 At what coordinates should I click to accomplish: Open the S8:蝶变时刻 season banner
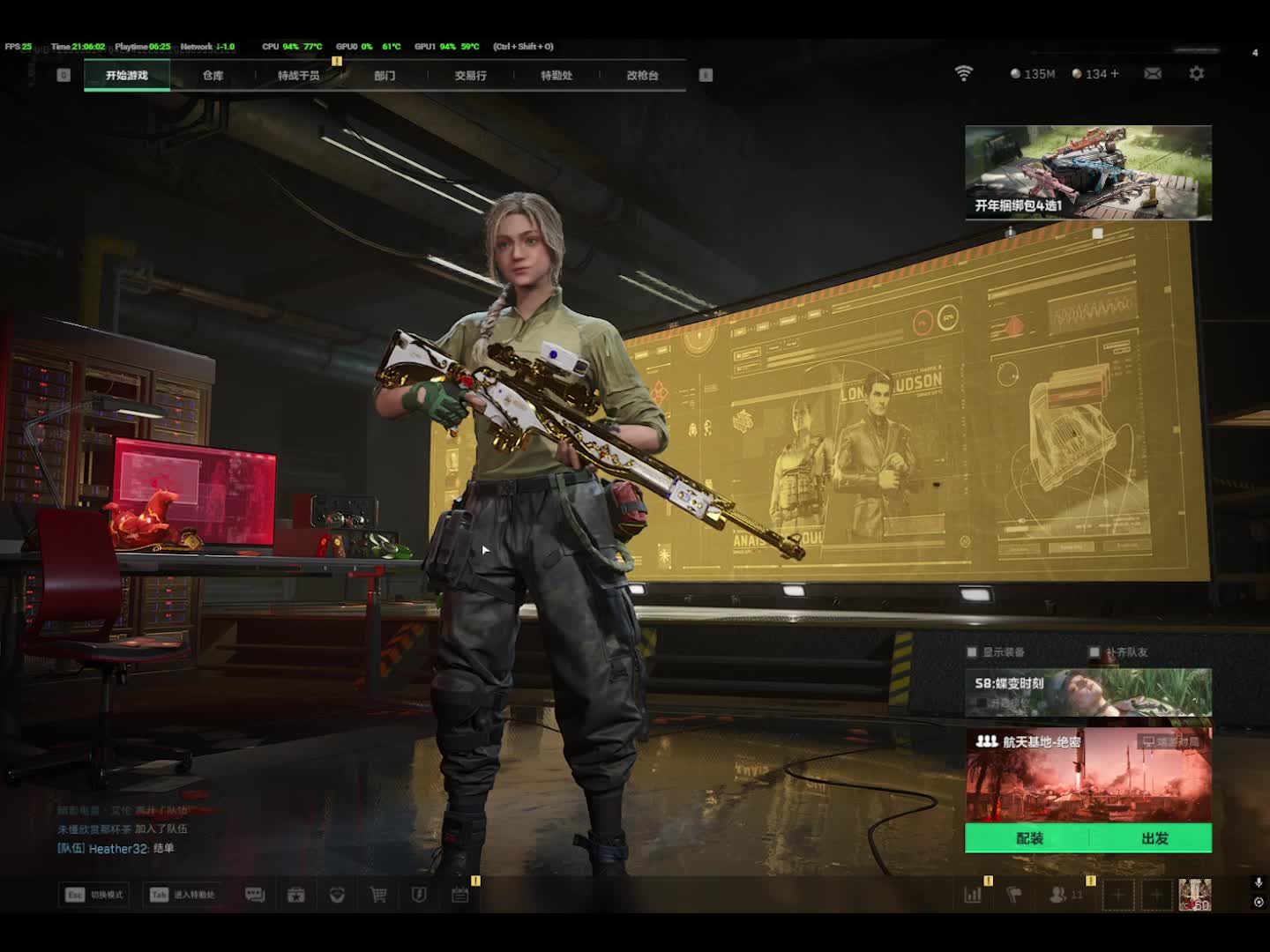(x=1087, y=692)
